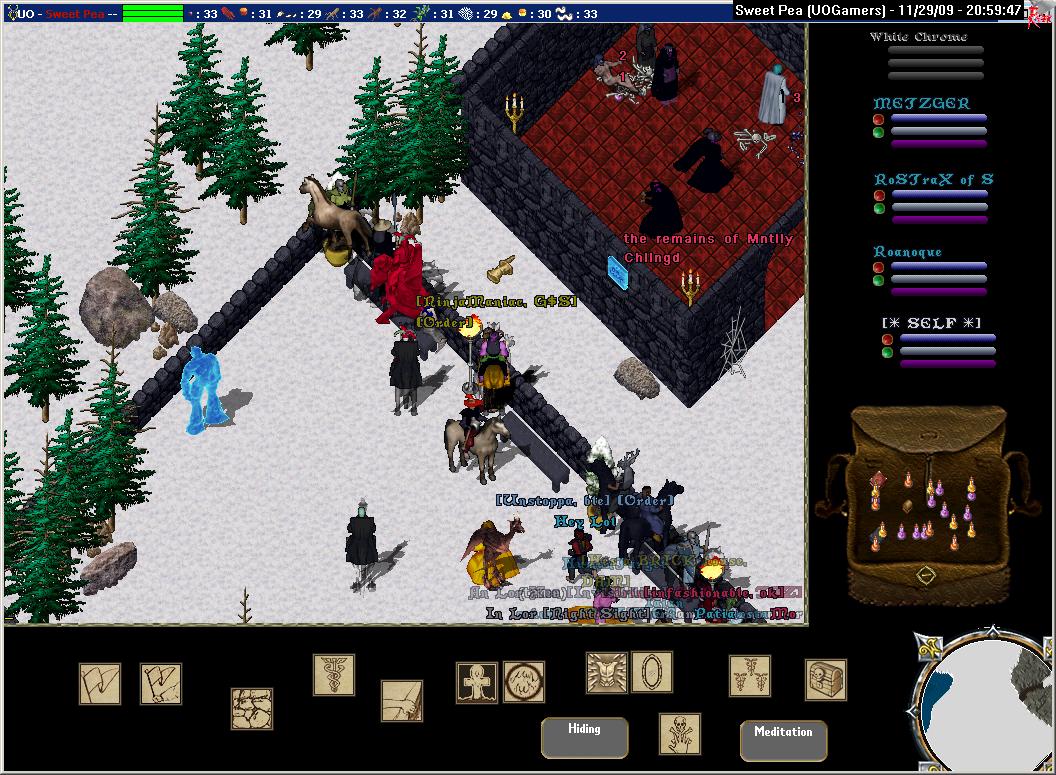Select the skull treasure chest spell icon
Image resolution: width=1056 pixels, height=775 pixels.
[x=826, y=680]
